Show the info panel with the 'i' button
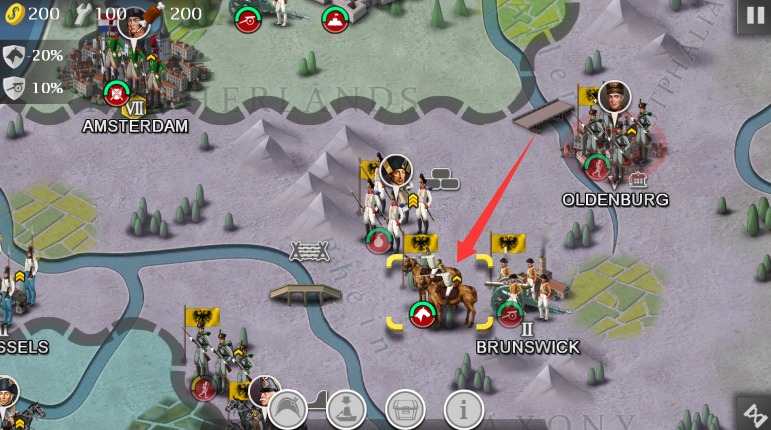 [464, 408]
